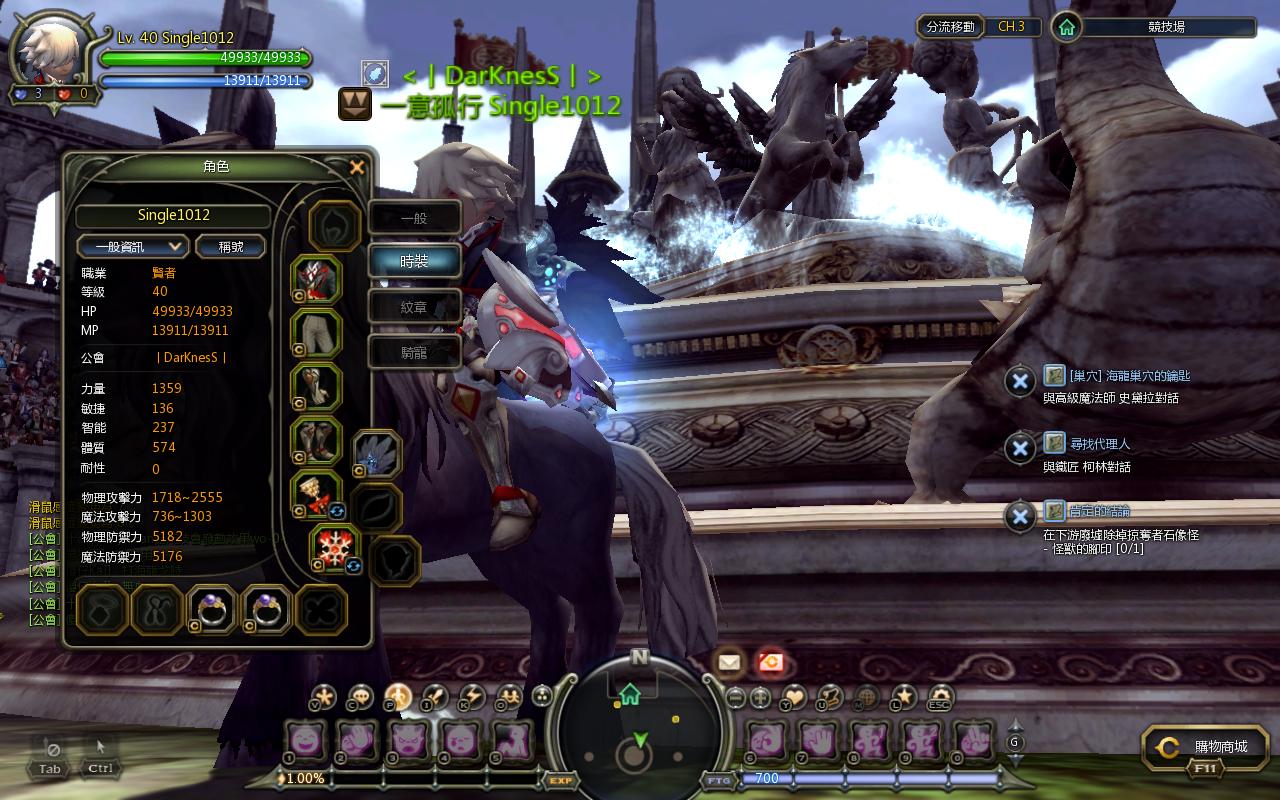The width and height of the screenshot is (1280, 800).
Task: Select the costume pants slot
Action: click(317, 333)
